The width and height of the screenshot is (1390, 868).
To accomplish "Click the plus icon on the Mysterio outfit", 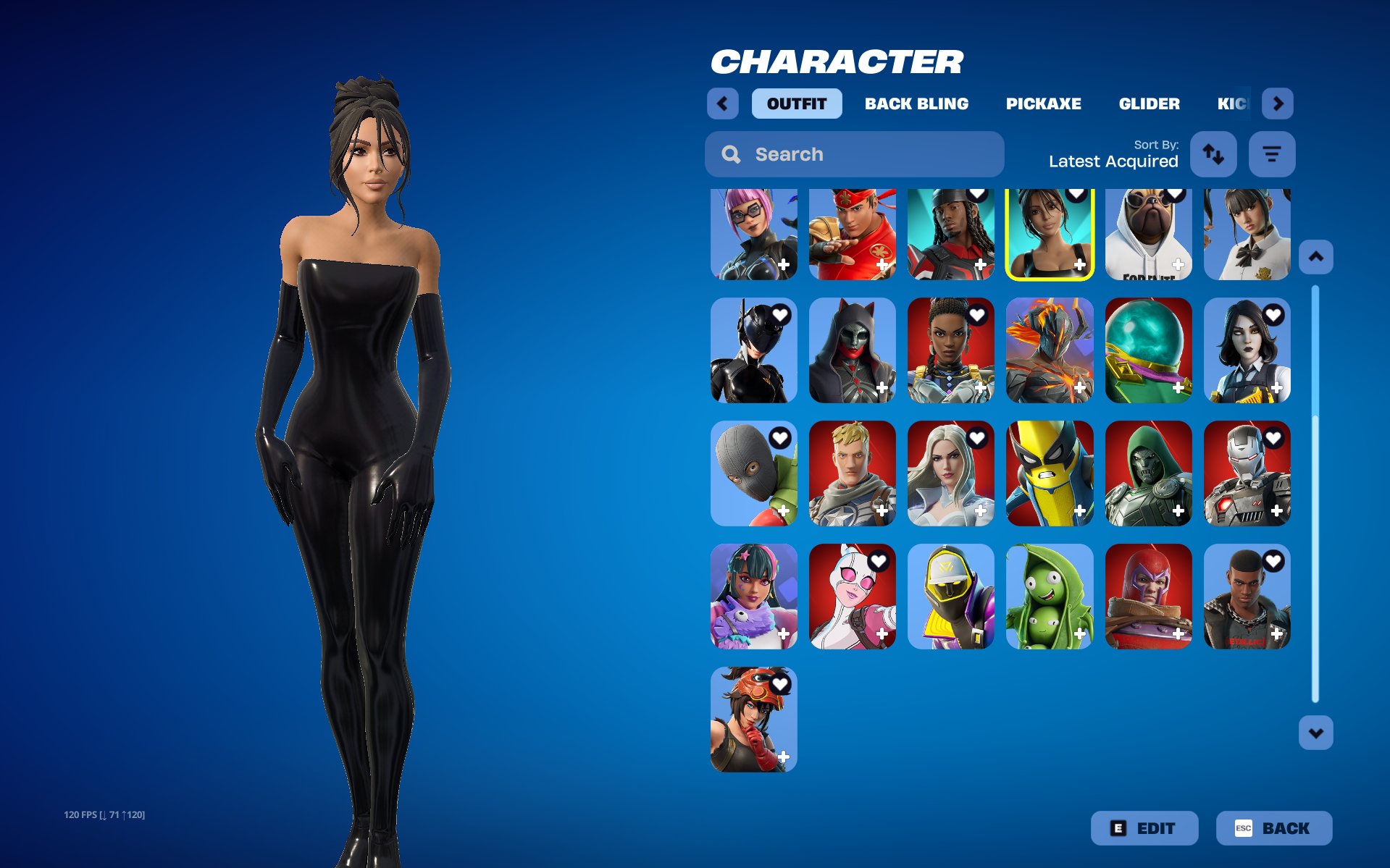I will pyautogui.click(x=1179, y=389).
